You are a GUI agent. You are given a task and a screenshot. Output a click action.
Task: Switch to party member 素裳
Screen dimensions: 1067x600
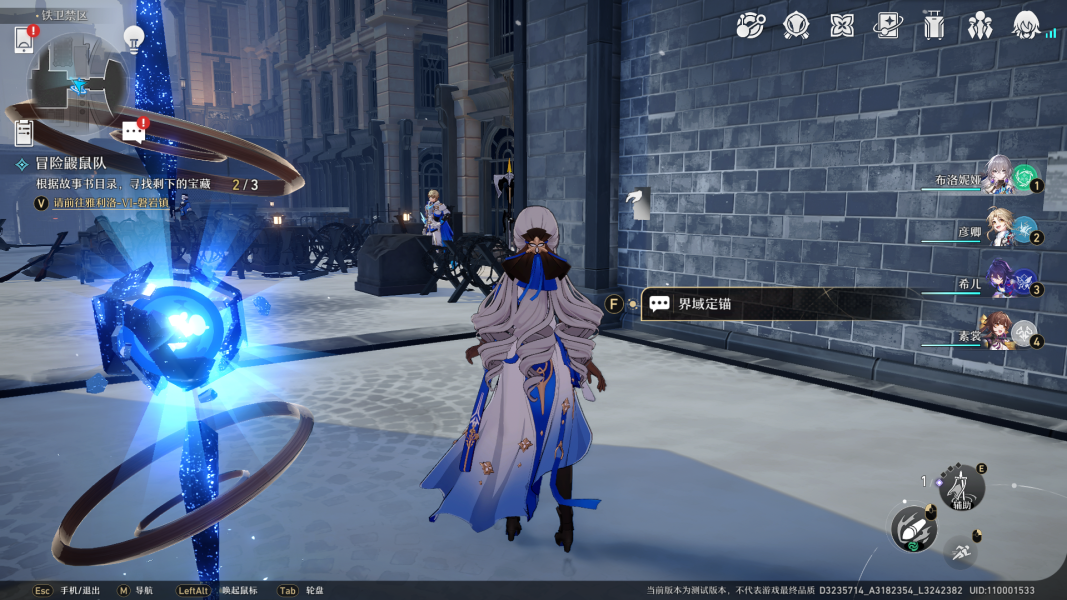1000,334
